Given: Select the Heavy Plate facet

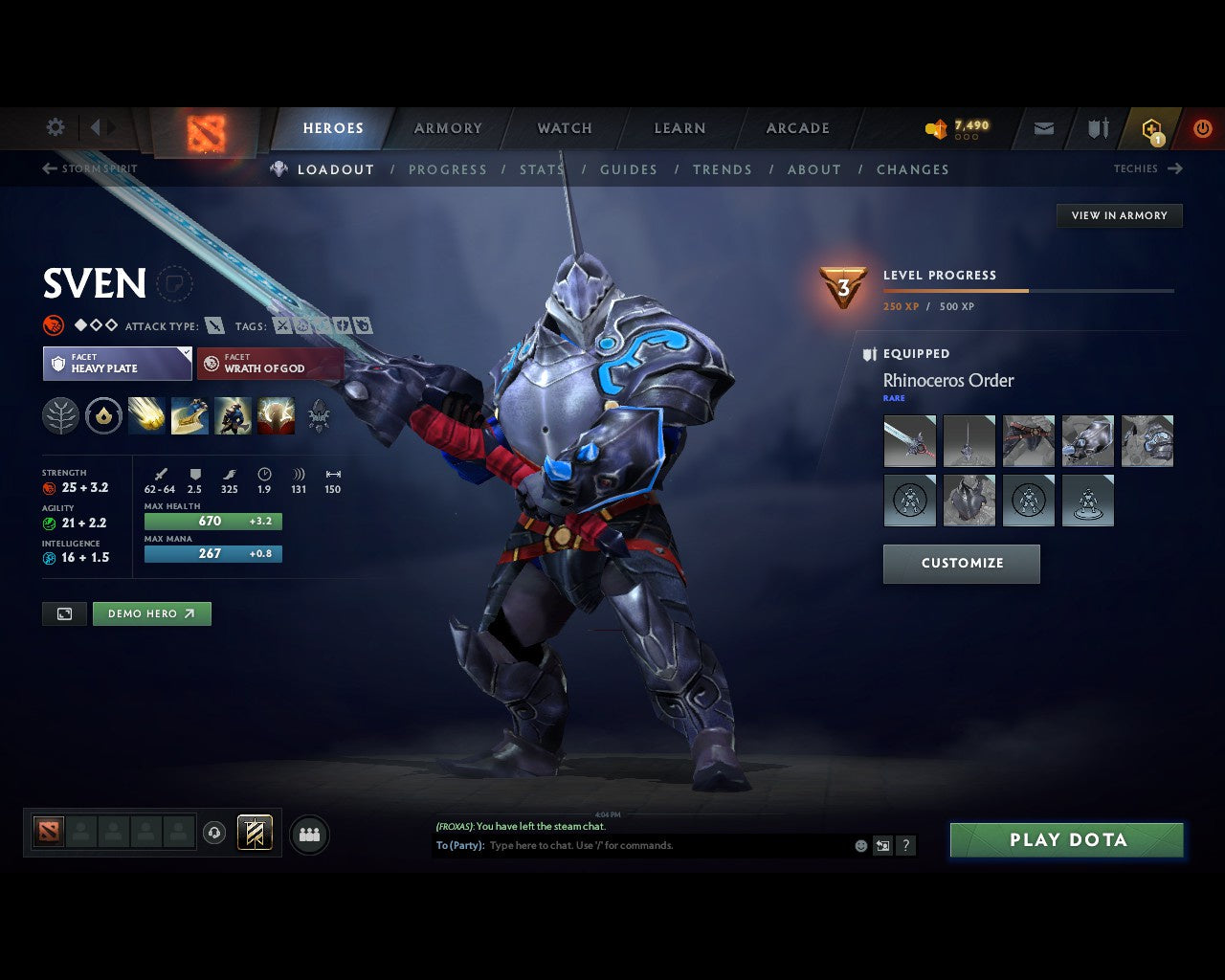Looking at the screenshot, I should pyautogui.click(x=116, y=364).
